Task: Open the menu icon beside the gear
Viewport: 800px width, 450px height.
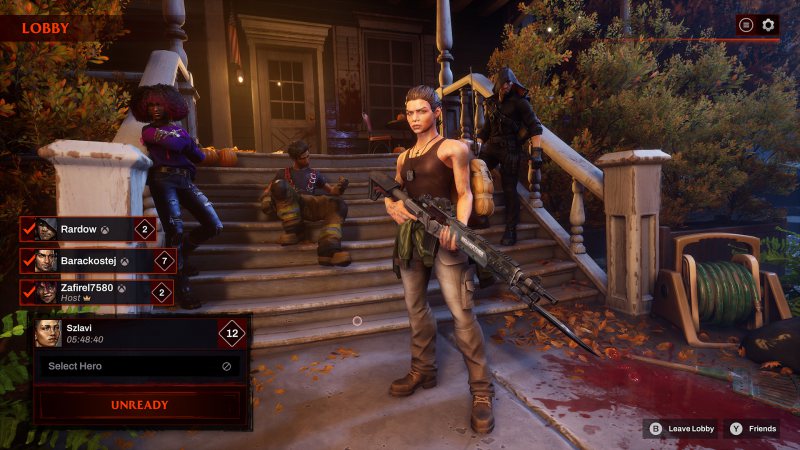Action: 745,25
